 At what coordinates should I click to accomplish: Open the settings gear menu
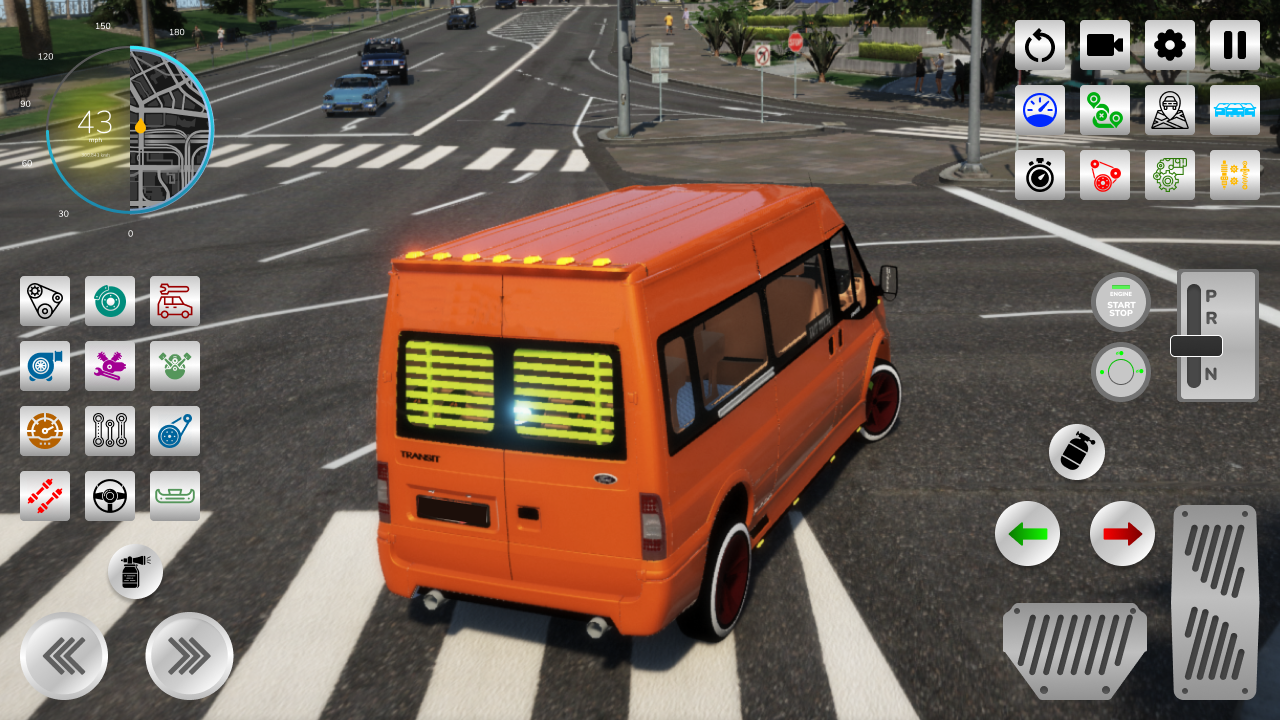(x=1170, y=45)
